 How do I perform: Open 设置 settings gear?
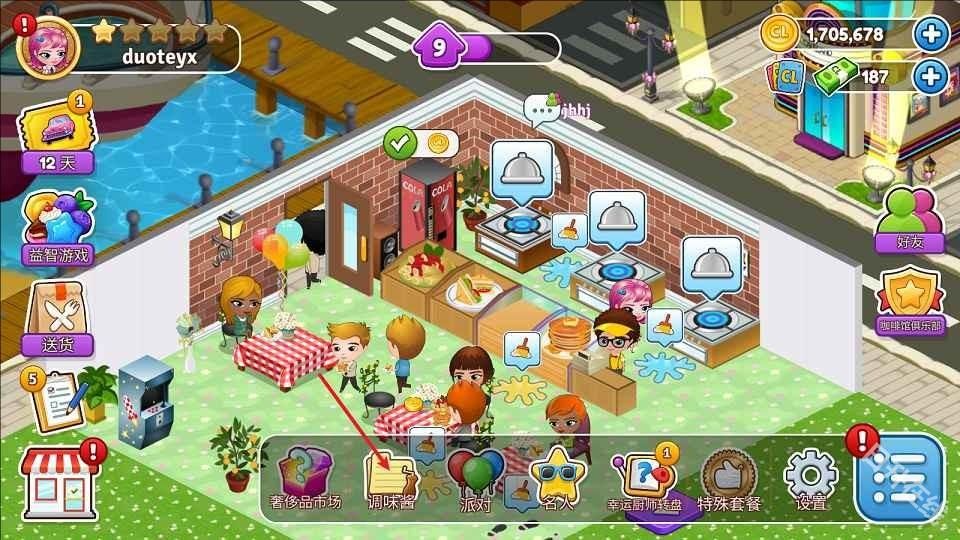(810, 477)
